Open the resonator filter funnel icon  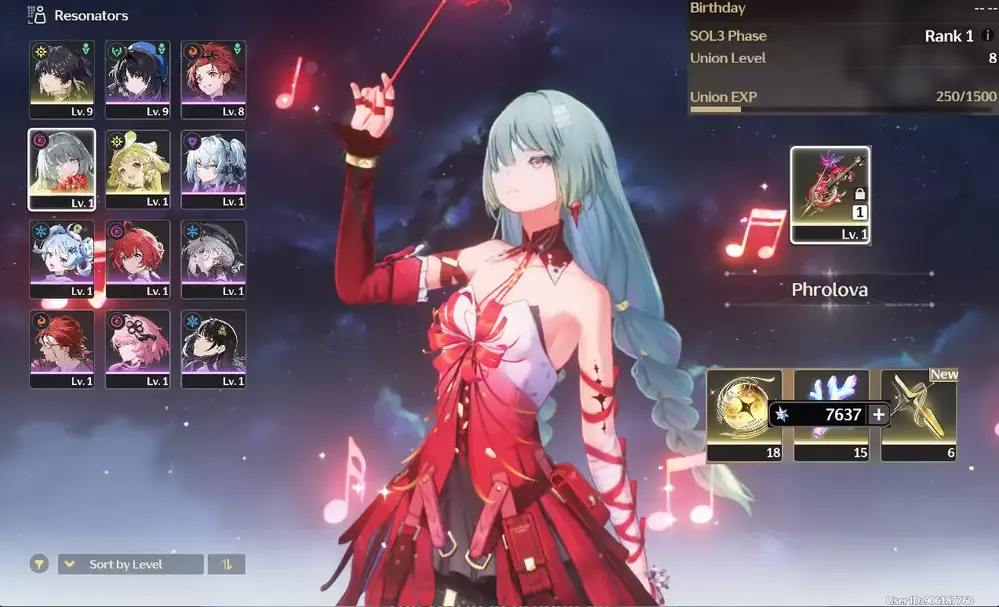coord(39,564)
